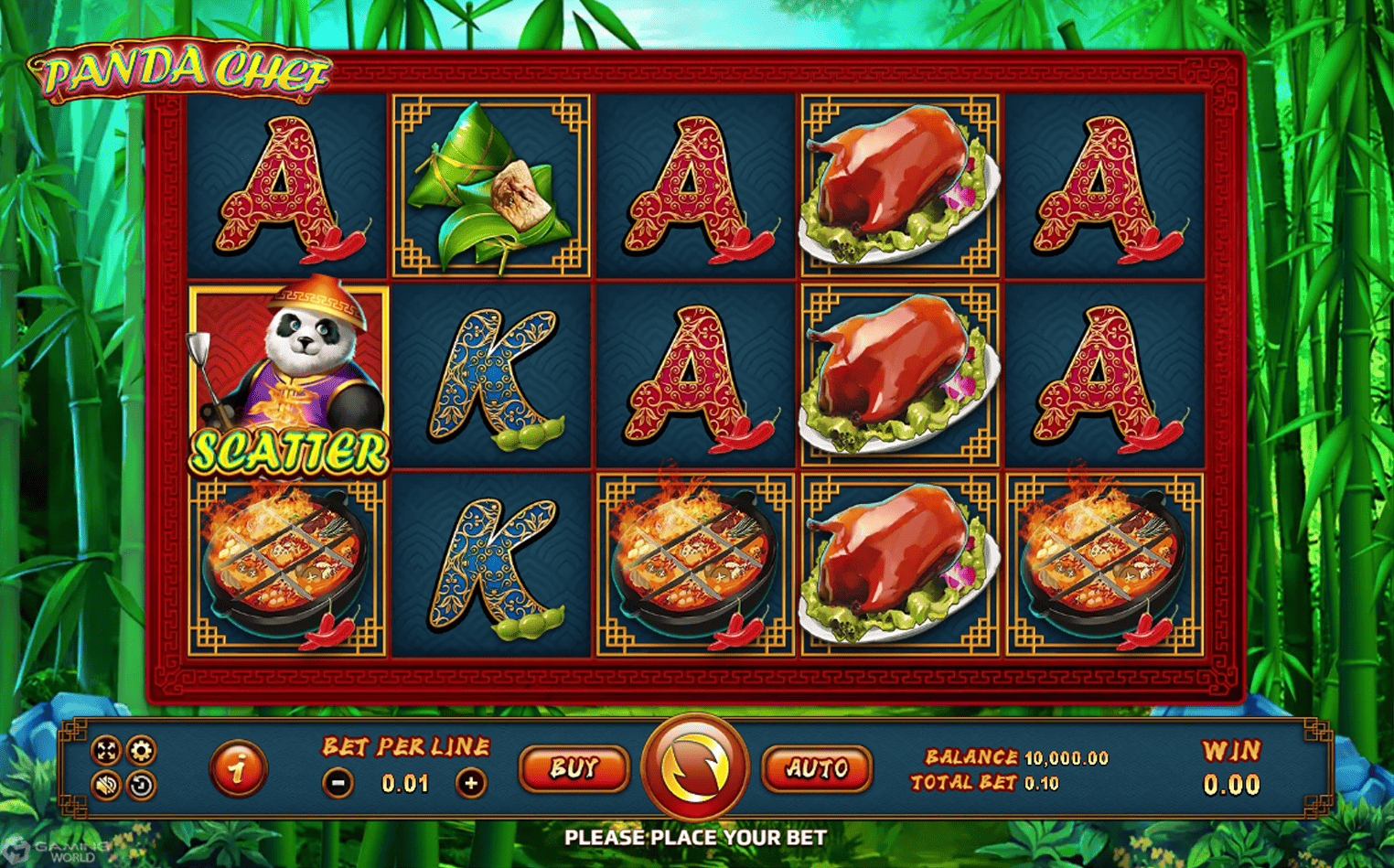The height and width of the screenshot is (868, 1394).
Task: Decrease bet per line with minus
Action: (338, 783)
